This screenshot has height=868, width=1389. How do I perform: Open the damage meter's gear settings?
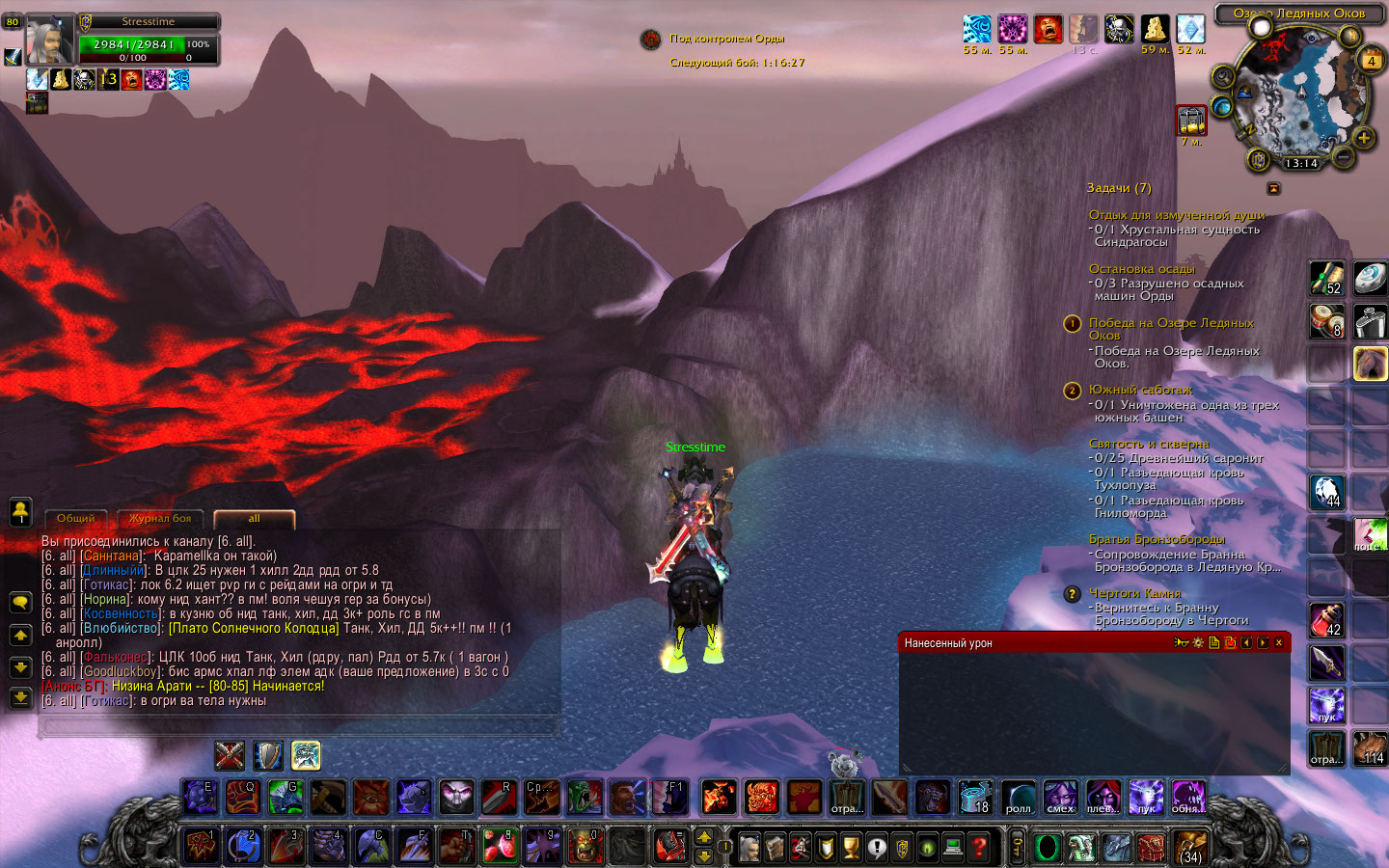tap(1198, 642)
